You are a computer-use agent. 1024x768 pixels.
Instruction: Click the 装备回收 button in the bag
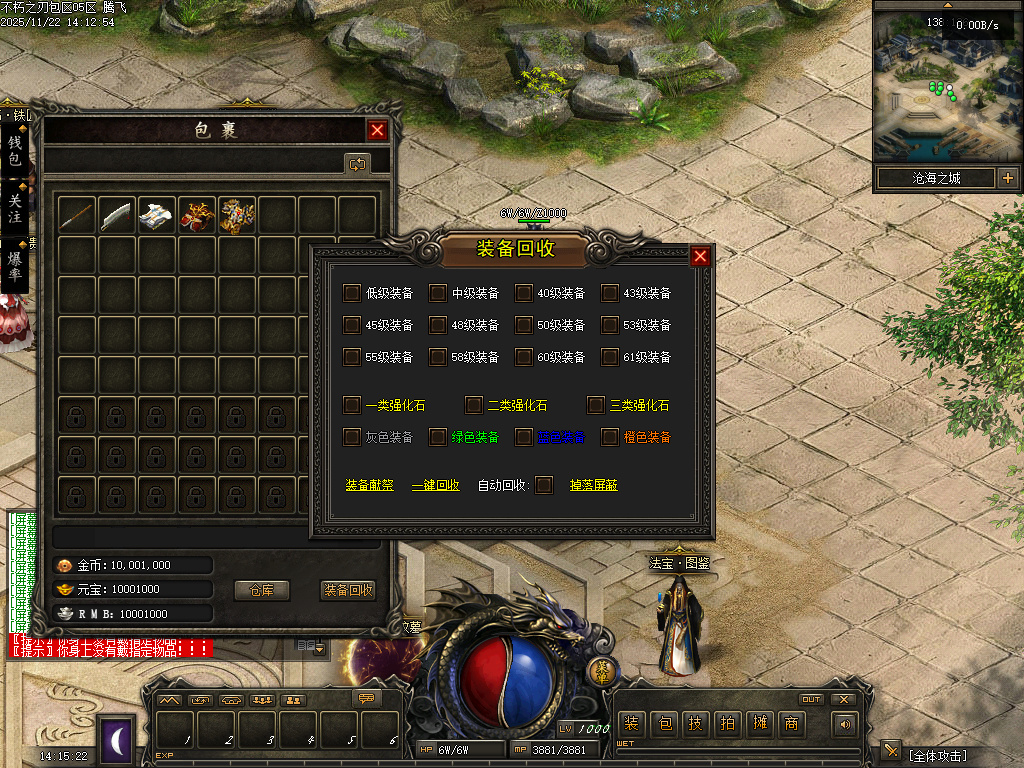pyautogui.click(x=348, y=590)
